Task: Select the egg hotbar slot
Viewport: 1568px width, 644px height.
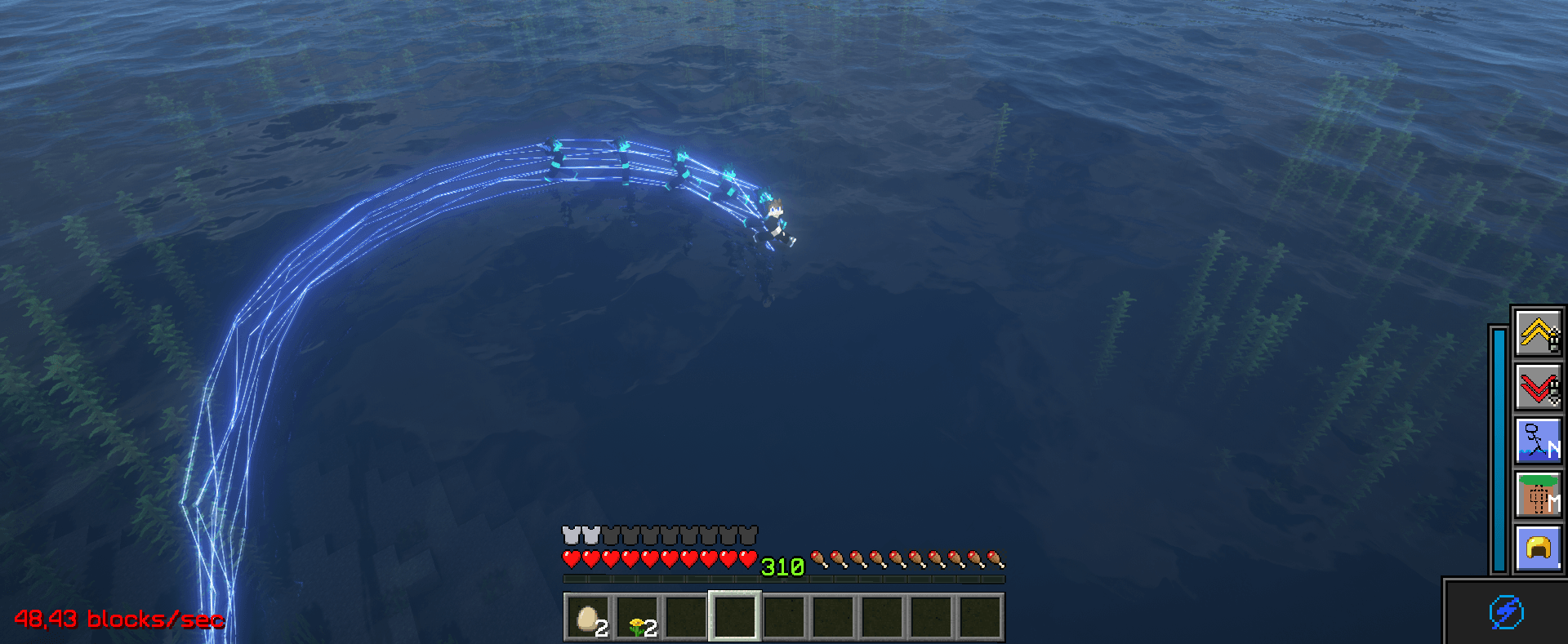Action: tap(588, 617)
